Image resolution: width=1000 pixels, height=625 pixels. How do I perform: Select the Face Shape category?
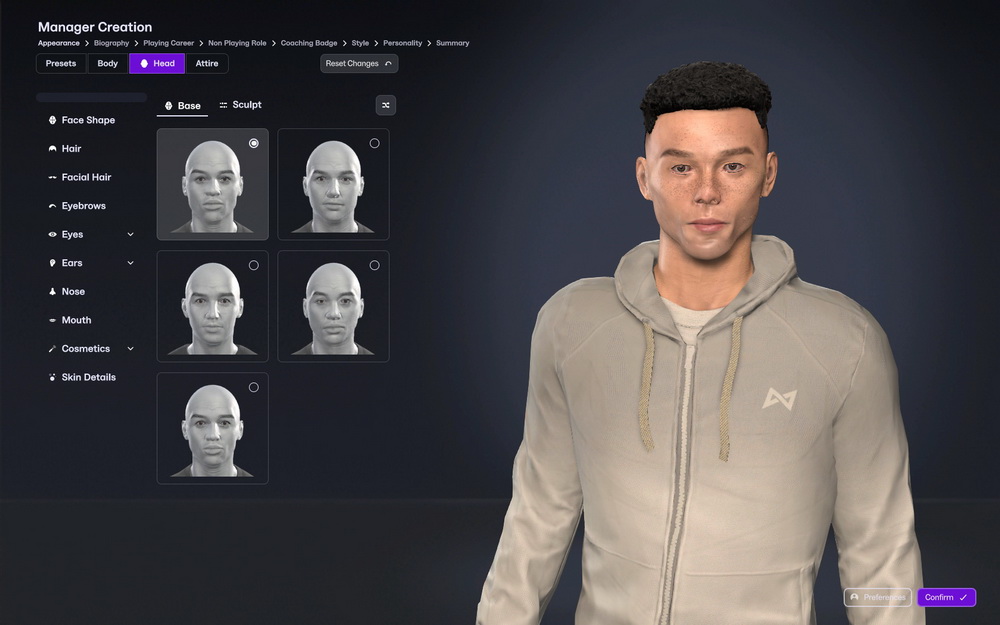(x=88, y=120)
